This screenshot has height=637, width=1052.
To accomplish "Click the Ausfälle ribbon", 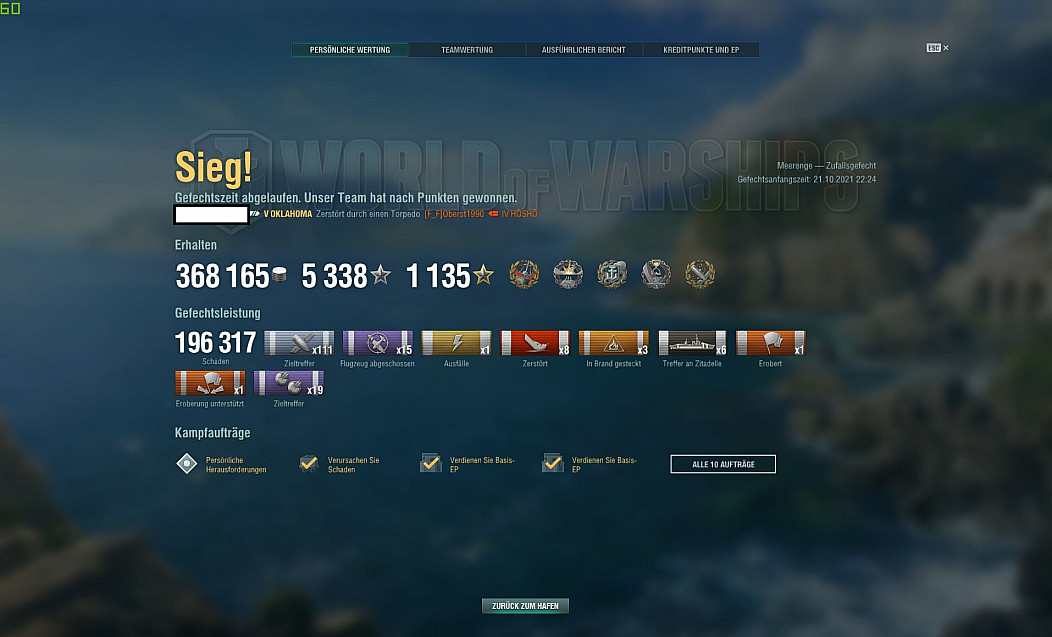I will [x=457, y=344].
